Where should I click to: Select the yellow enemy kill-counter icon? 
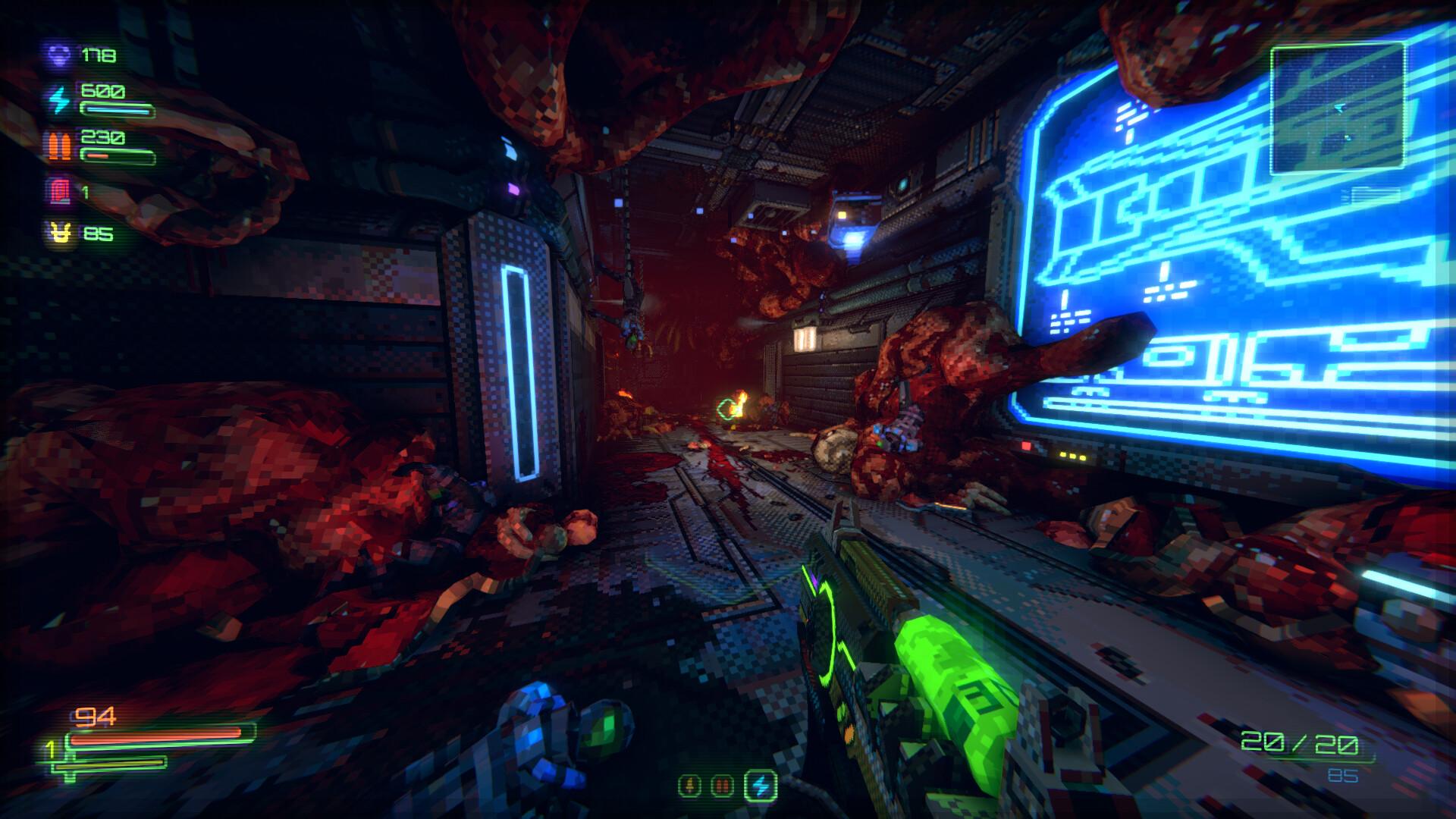tap(61, 231)
